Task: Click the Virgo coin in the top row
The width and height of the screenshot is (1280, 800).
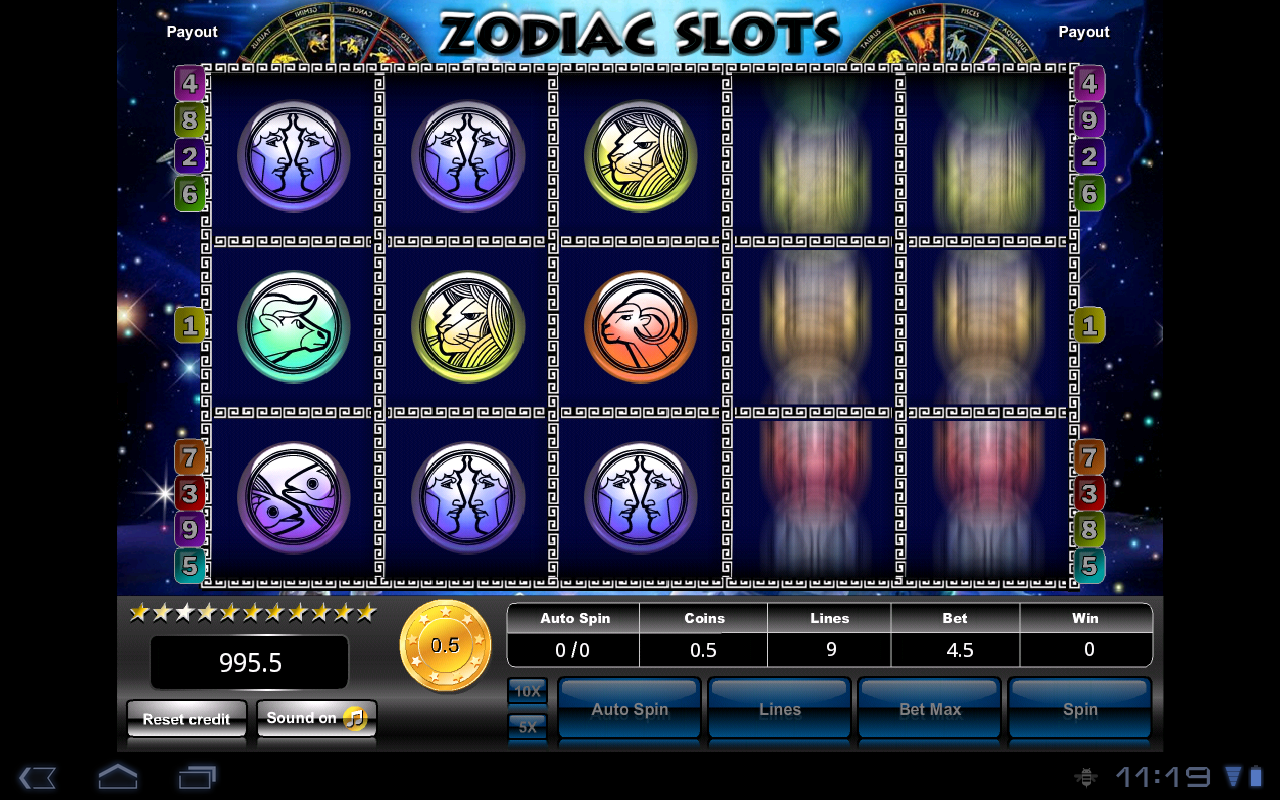Action: coord(640,155)
